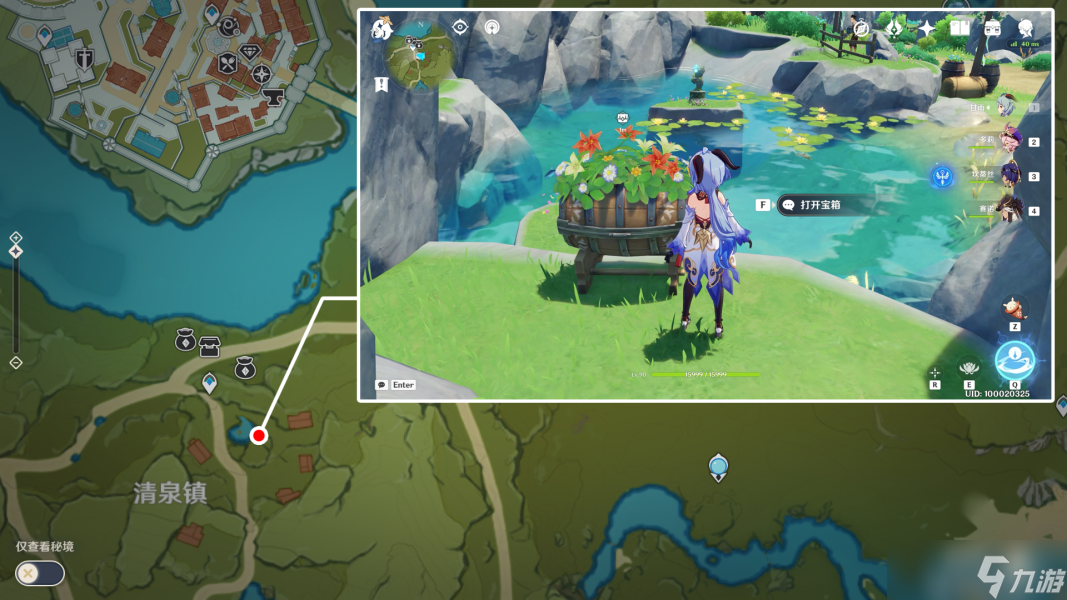1067x600 pixels.
Task: Open the Paimon menu icon
Action: 381,29
